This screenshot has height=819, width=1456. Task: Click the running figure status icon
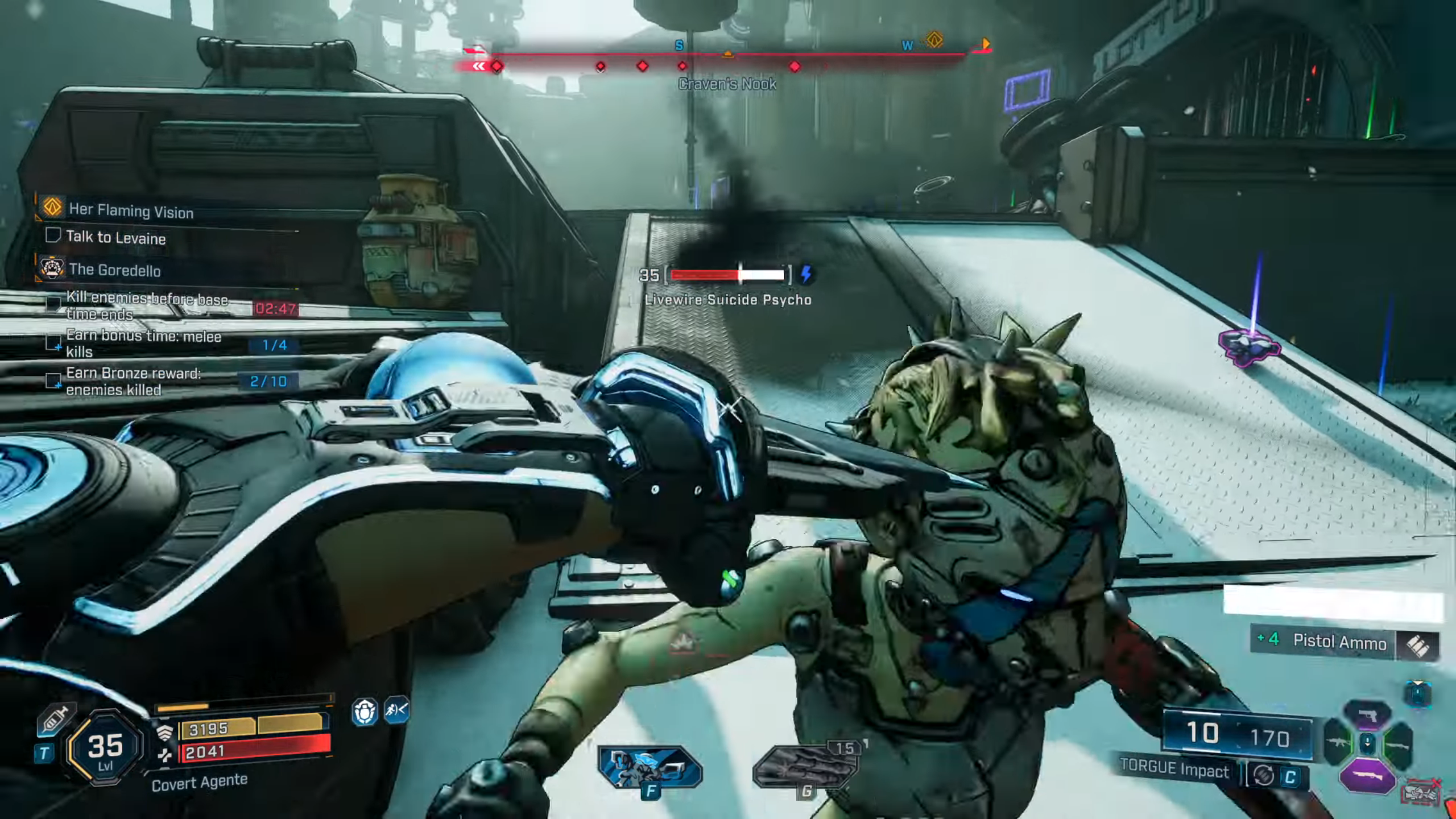pyautogui.click(x=396, y=710)
